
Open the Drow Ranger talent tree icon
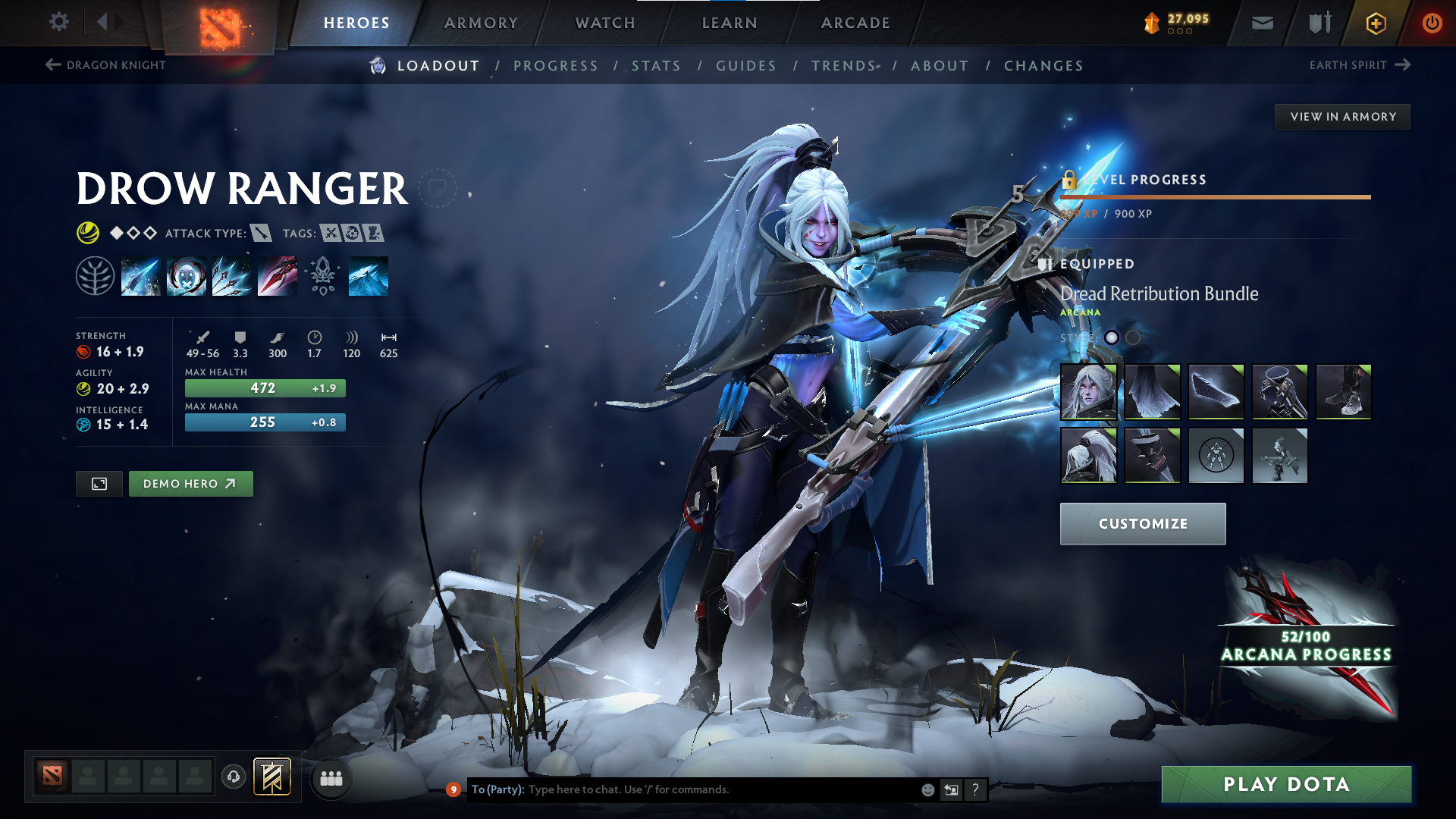coord(95,275)
